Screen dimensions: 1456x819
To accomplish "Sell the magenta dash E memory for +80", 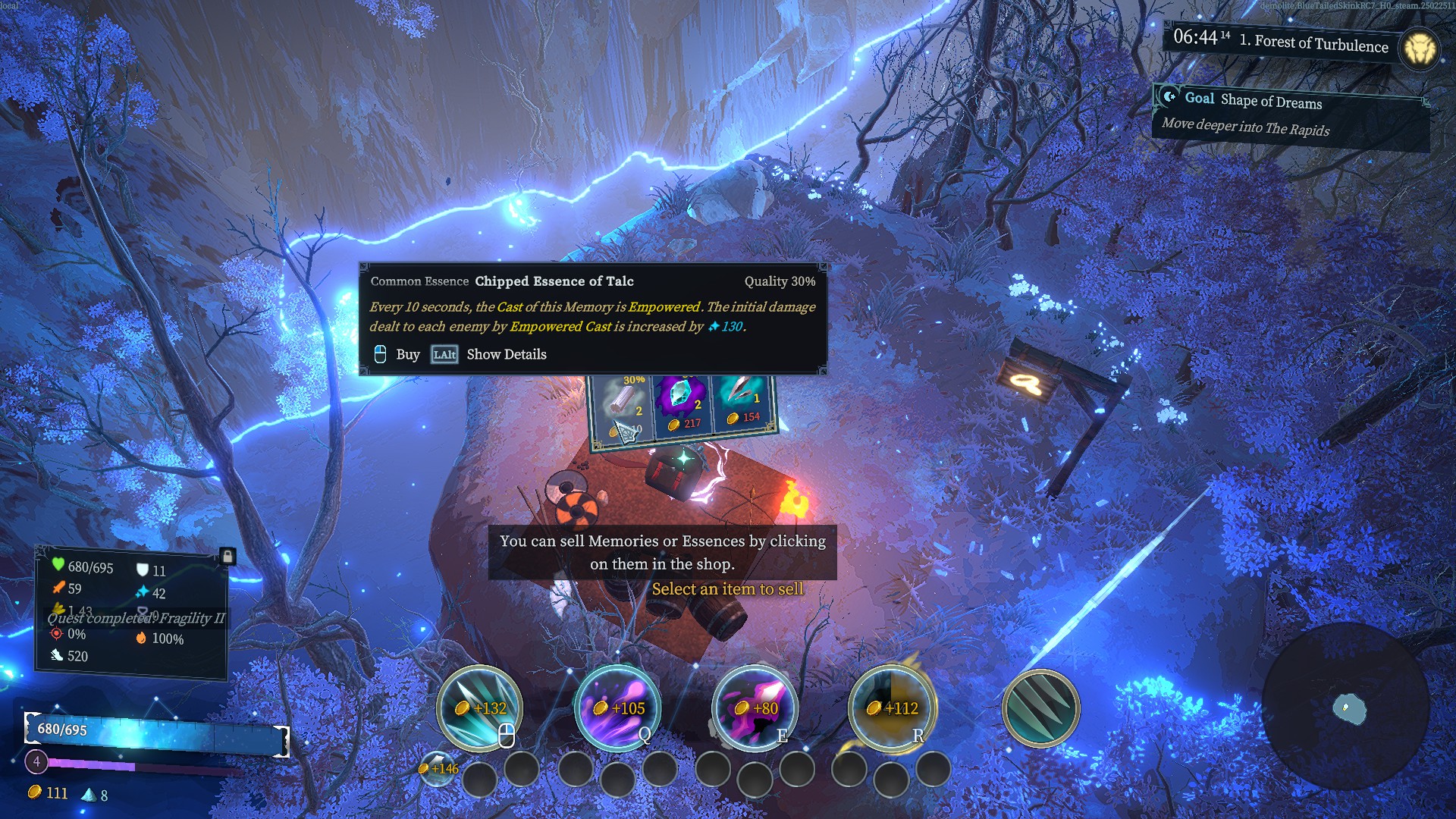I will (755, 708).
